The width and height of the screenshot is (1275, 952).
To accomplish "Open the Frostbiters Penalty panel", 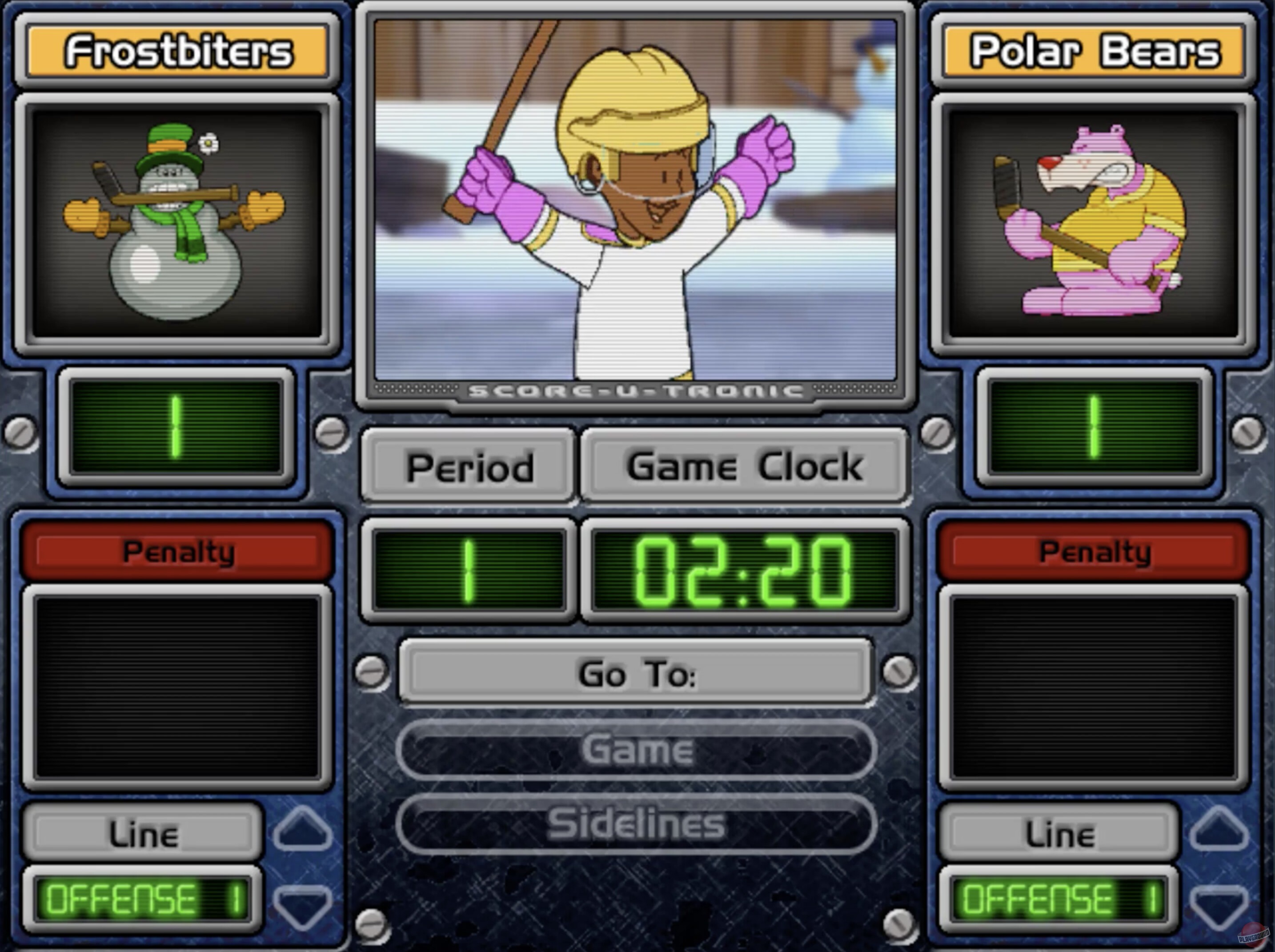I will [x=177, y=552].
